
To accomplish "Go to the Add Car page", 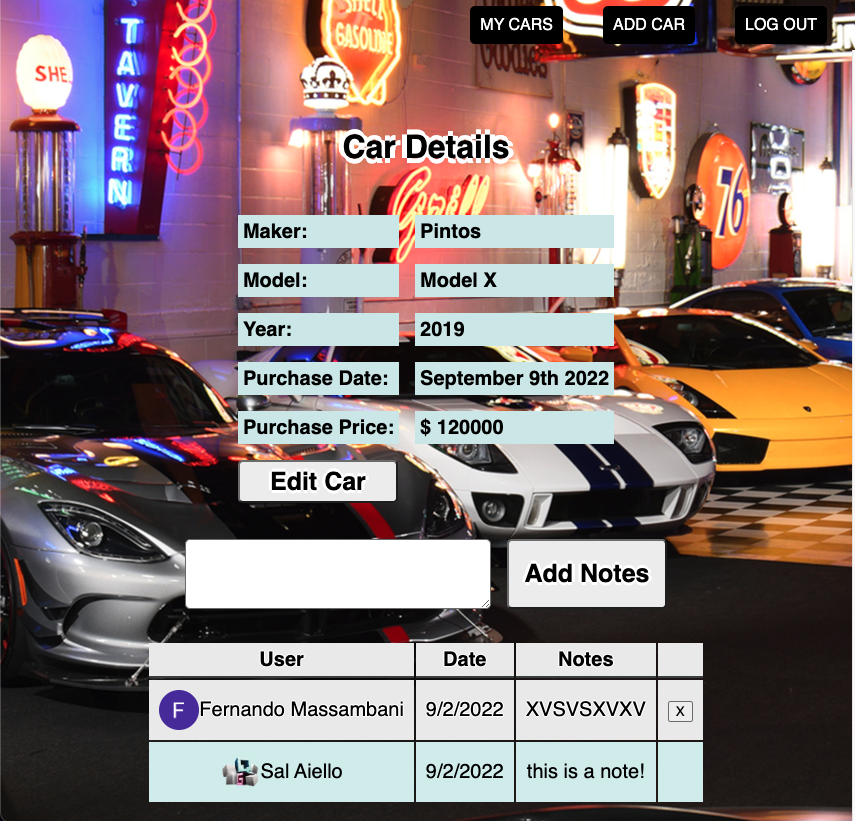I will point(648,25).
